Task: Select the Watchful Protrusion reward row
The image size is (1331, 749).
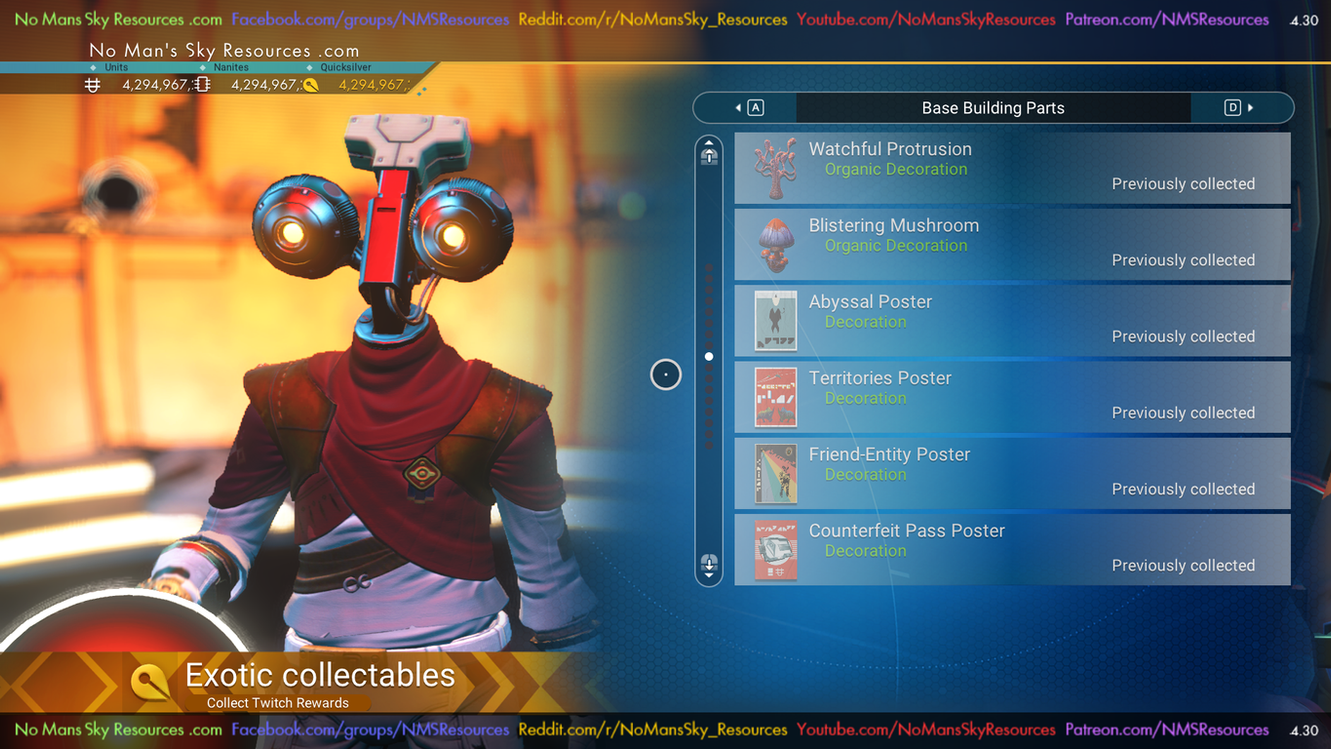Action: 1012,168
